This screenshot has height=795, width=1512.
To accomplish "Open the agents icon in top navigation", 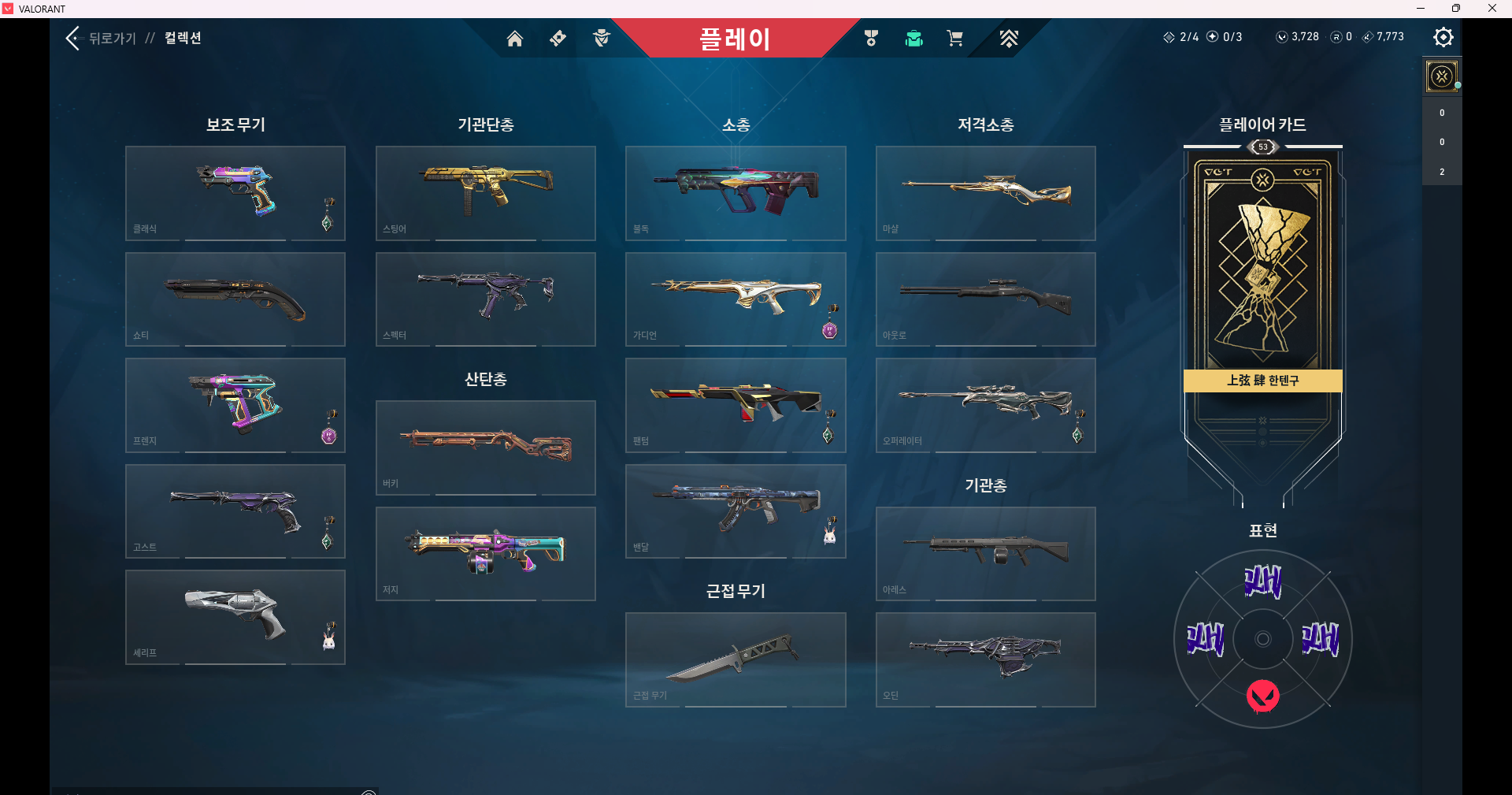I will 602,39.
